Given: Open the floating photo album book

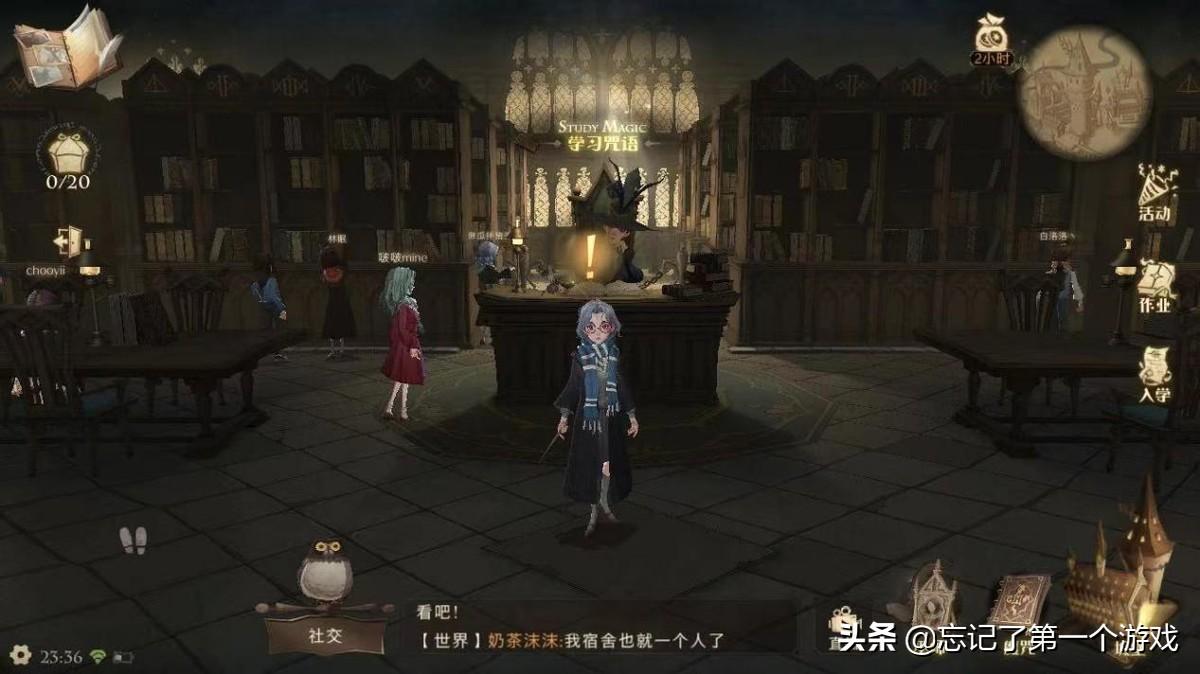Looking at the screenshot, I should point(66,50).
